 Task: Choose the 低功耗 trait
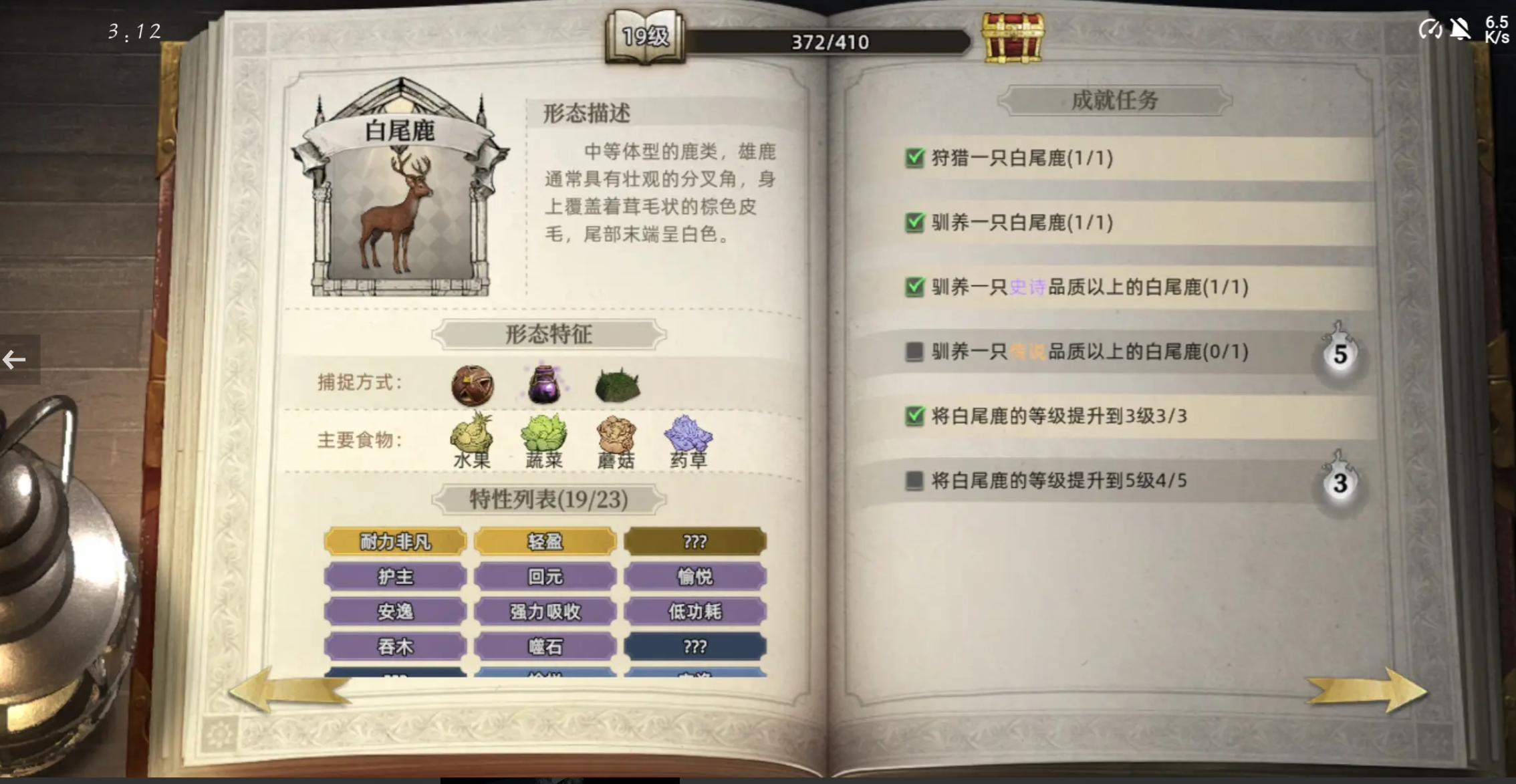[694, 612]
